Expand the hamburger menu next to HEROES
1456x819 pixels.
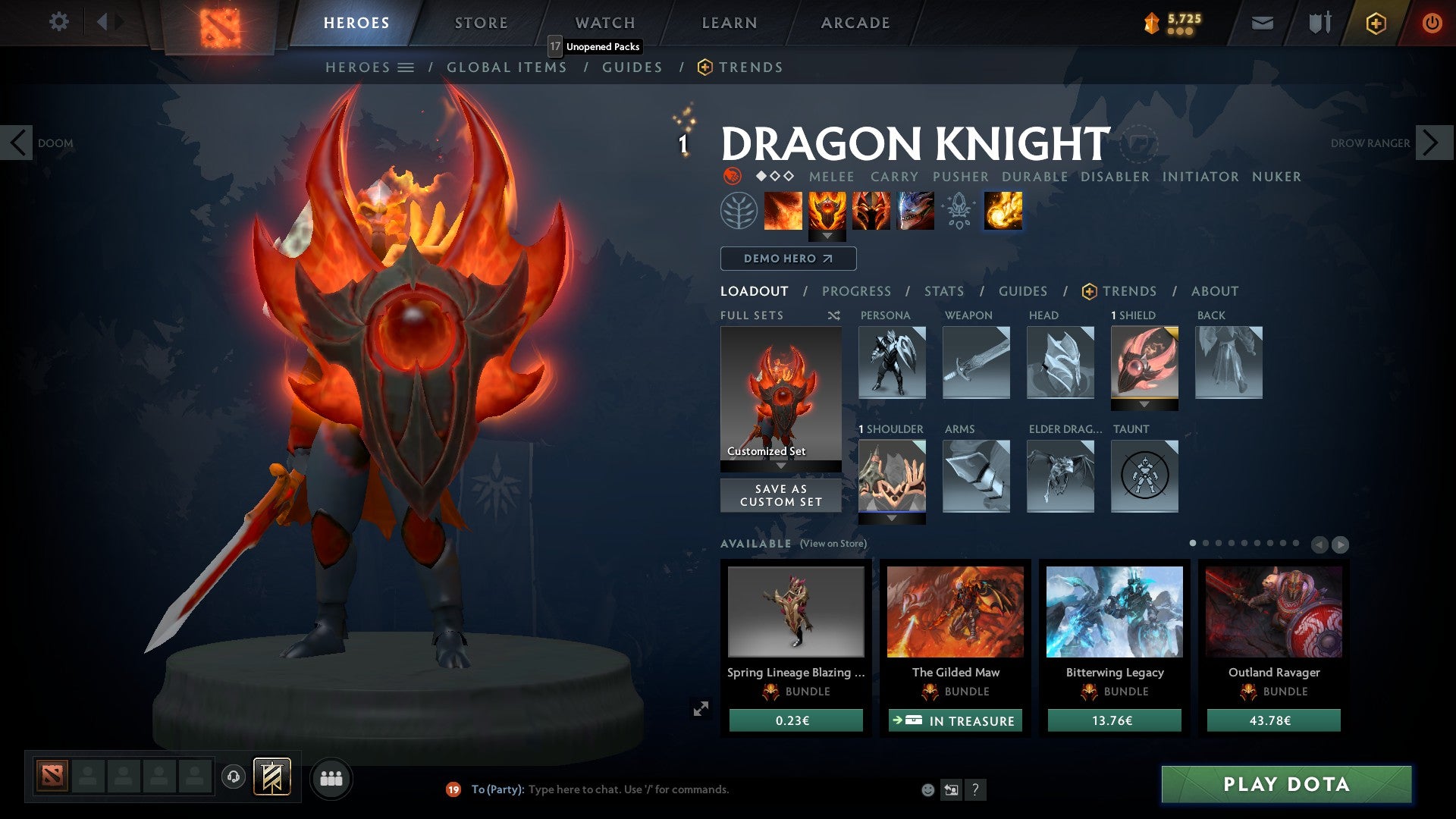pyautogui.click(x=406, y=67)
